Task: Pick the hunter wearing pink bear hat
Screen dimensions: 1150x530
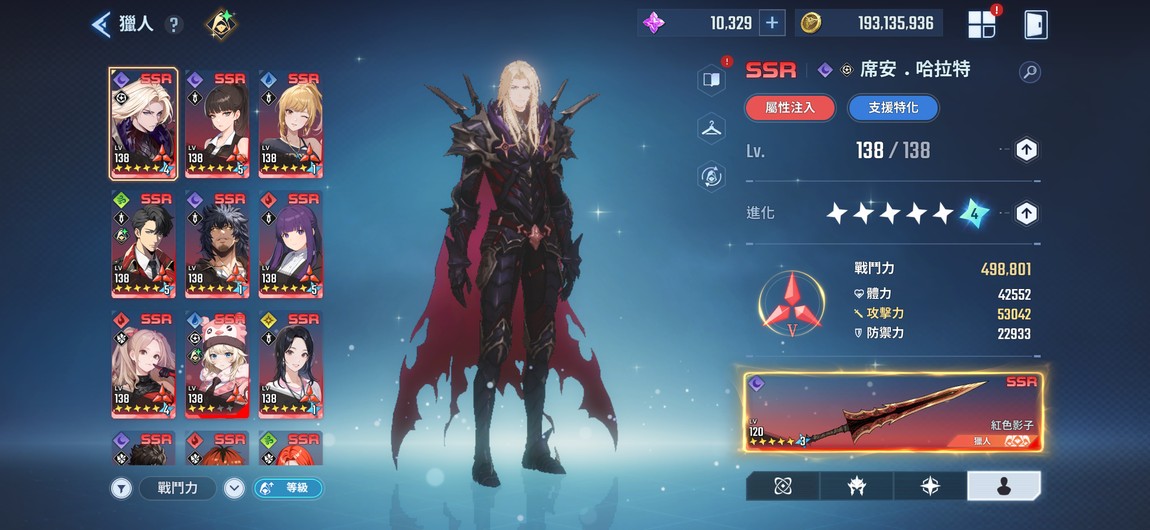Action: pos(217,364)
